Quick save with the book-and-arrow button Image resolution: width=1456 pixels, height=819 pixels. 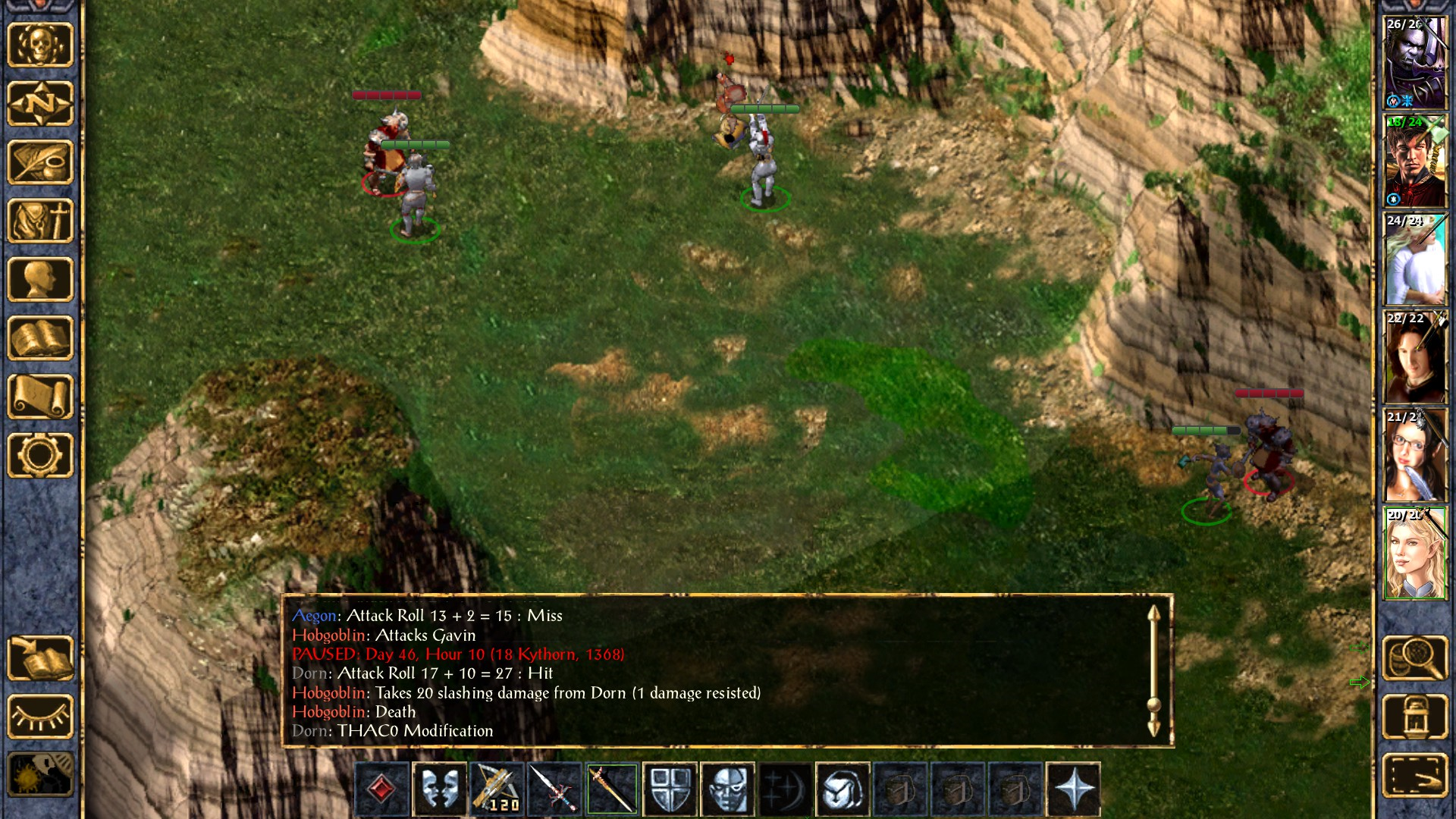tap(40, 658)
